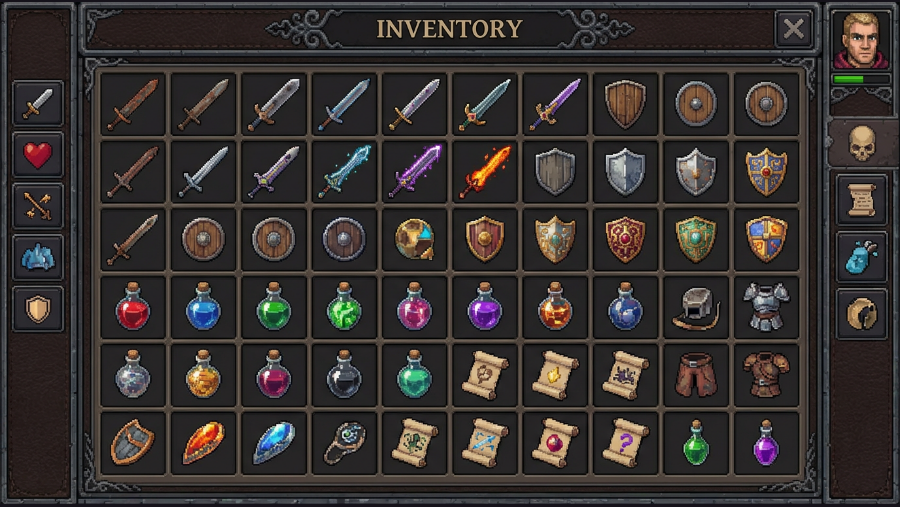The height and width of the screenshot is (507, 900).
Task: Pick the fleur-de-lis scroll
Action: 415,441
